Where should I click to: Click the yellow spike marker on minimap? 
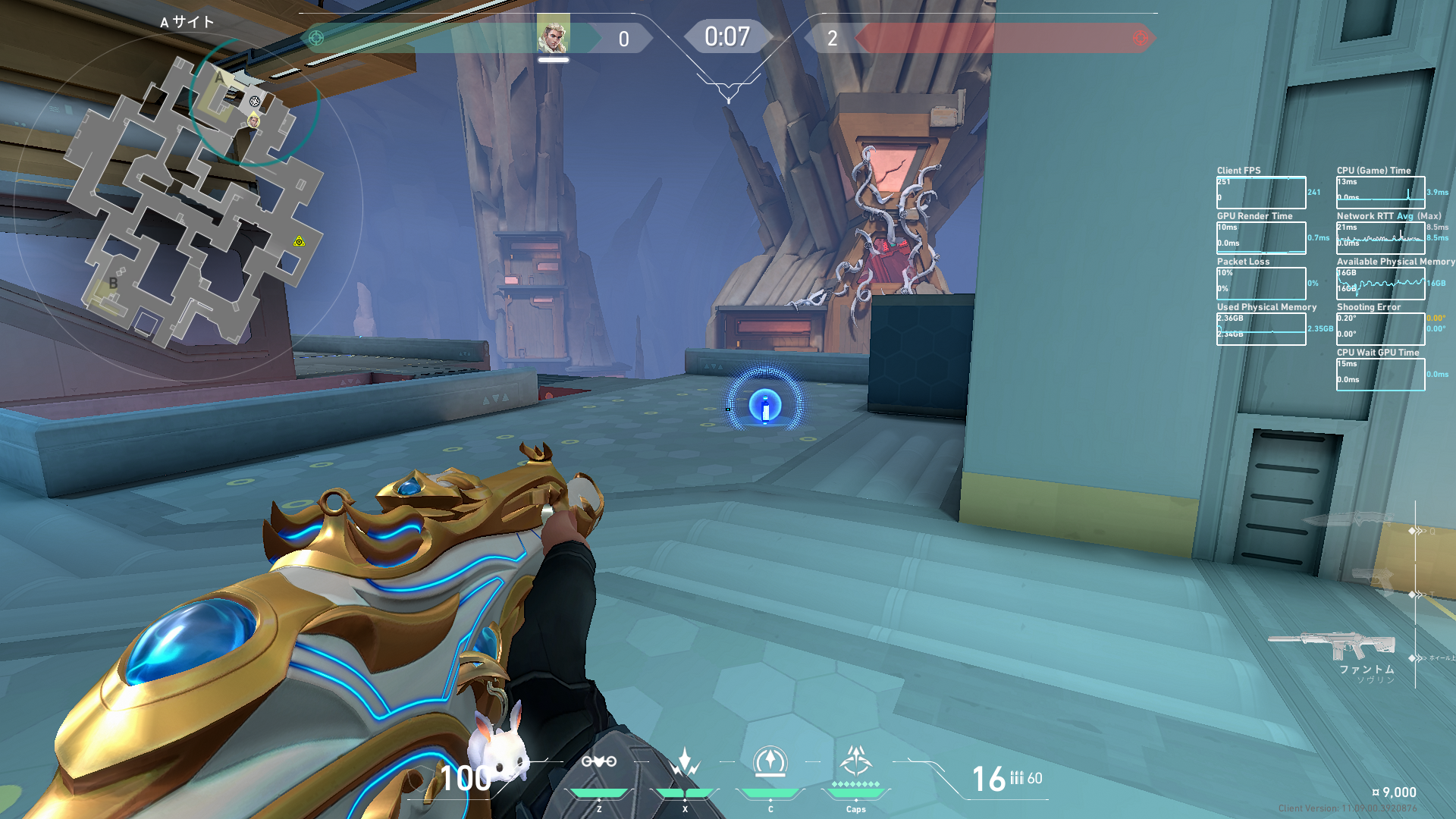pyautogui.click(x=300, y=242)
